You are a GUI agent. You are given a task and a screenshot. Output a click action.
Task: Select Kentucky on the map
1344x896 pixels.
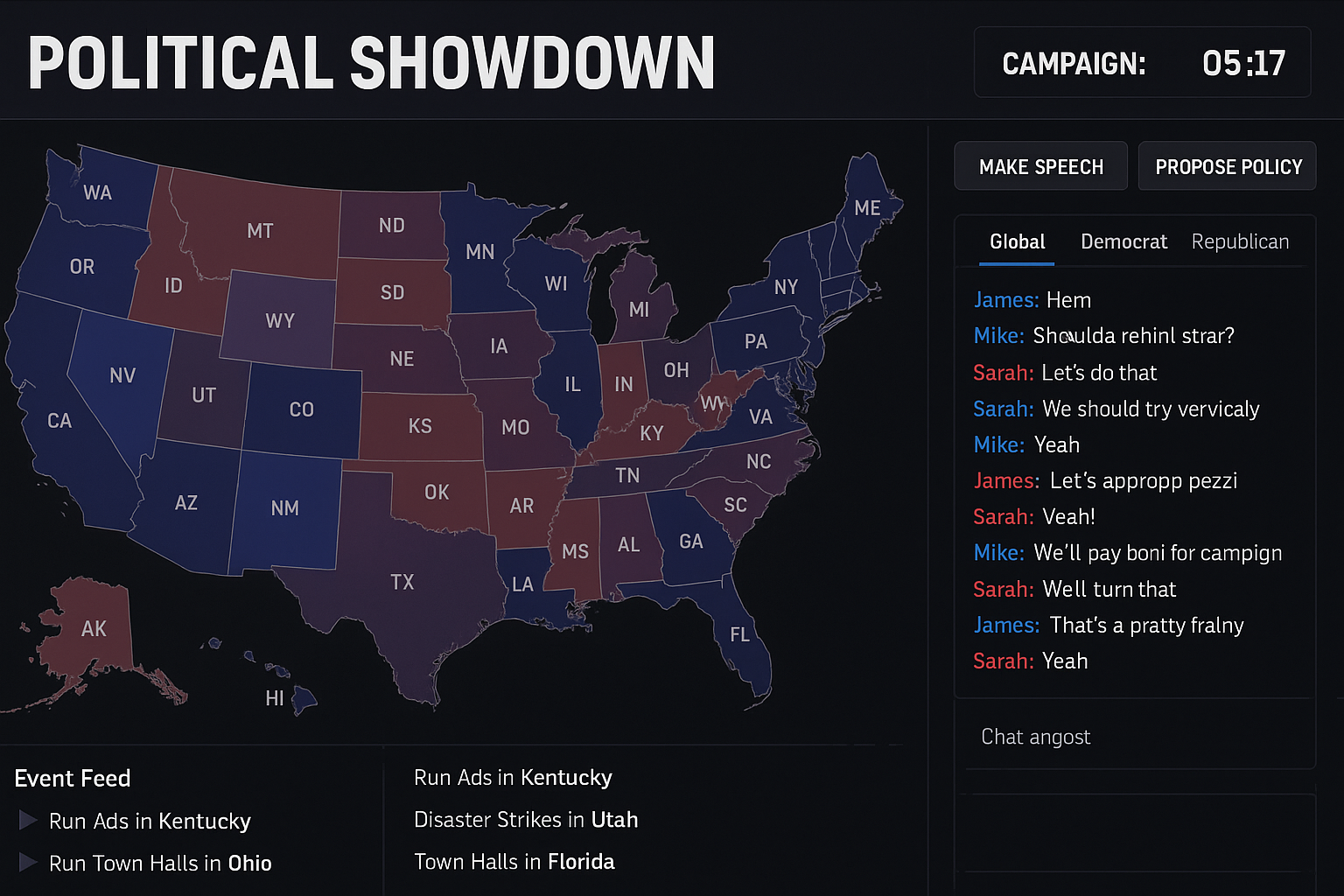coord(652,432)
